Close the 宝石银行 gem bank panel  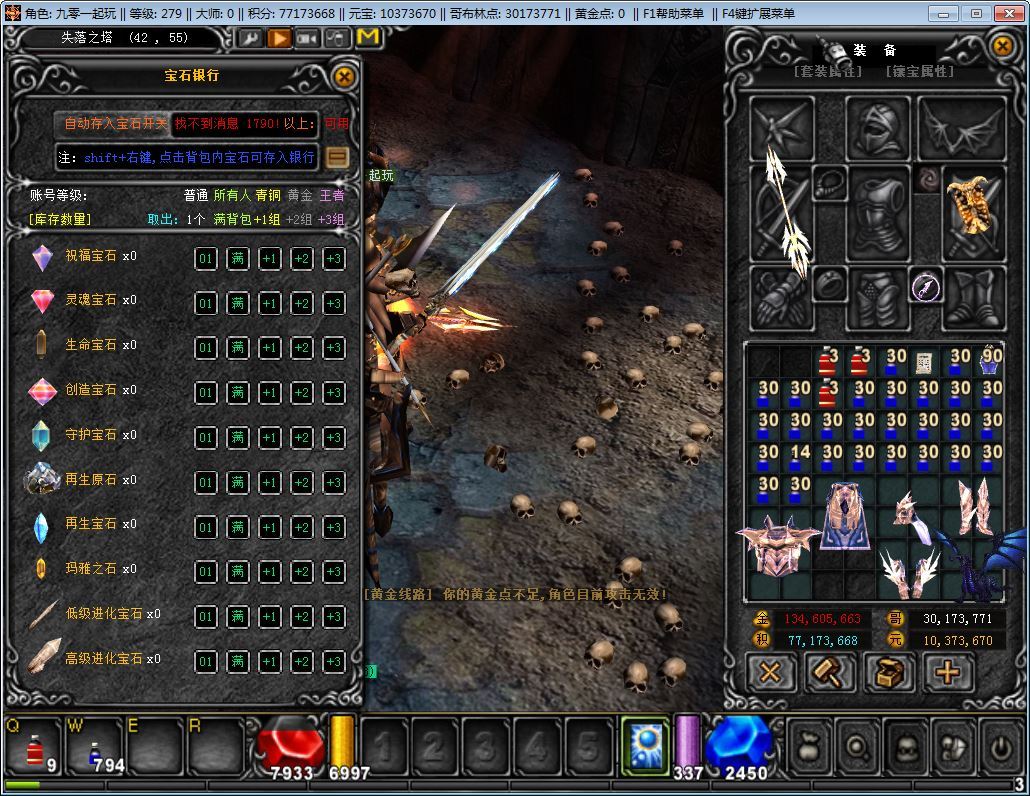click(344, 77)
